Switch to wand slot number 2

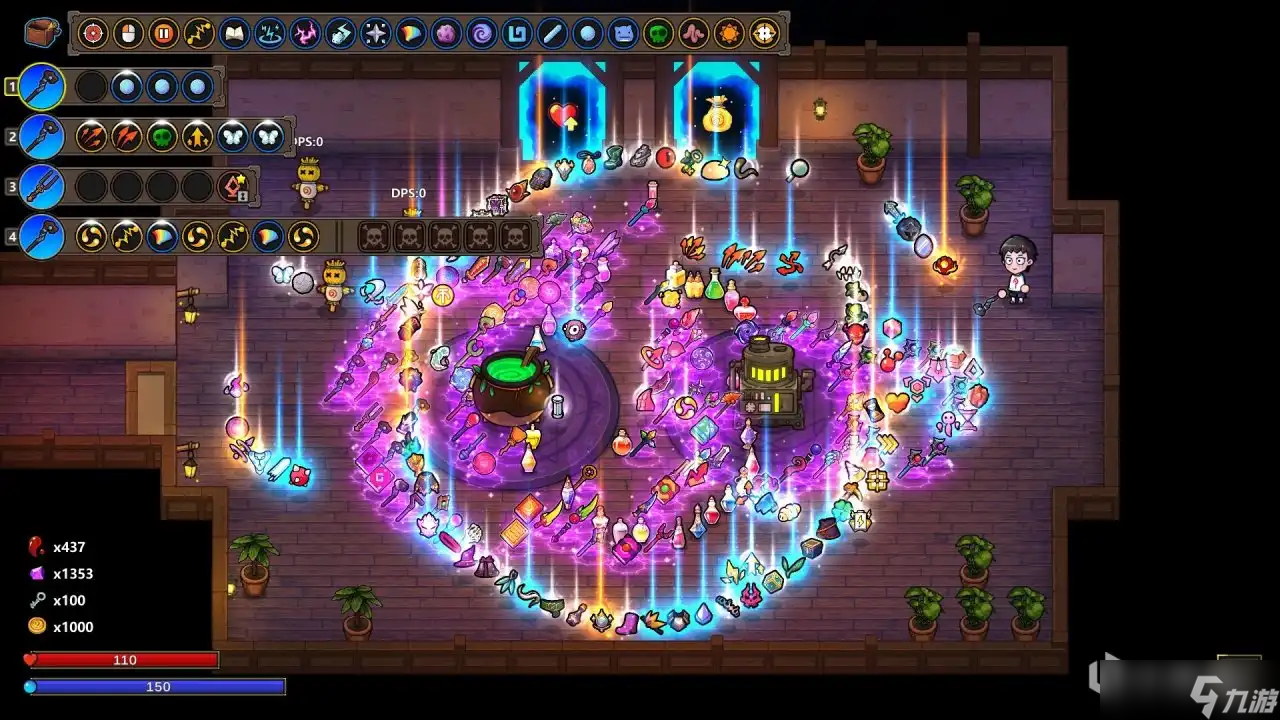[42, 137]
